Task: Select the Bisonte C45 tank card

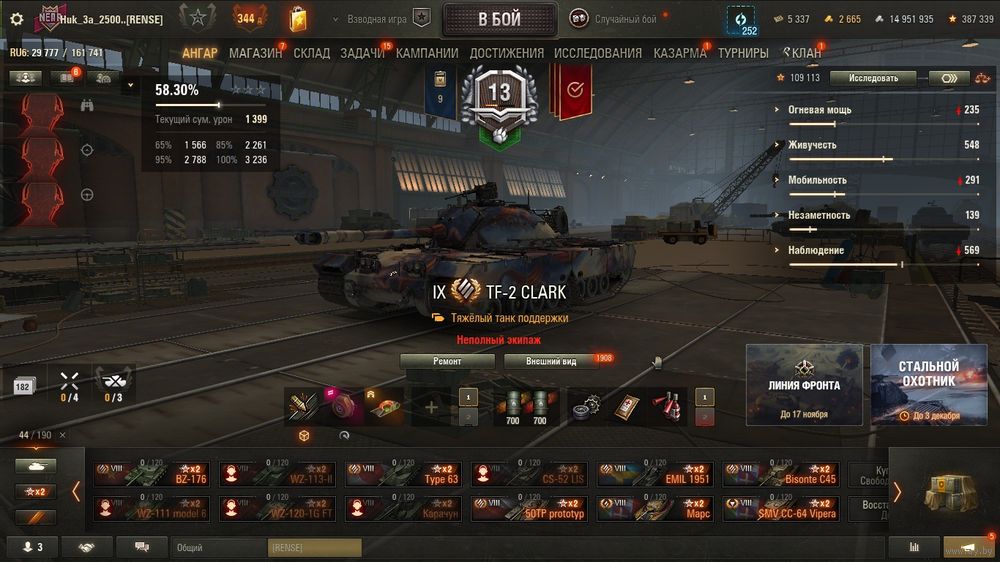Action: (x=781, y=474)
